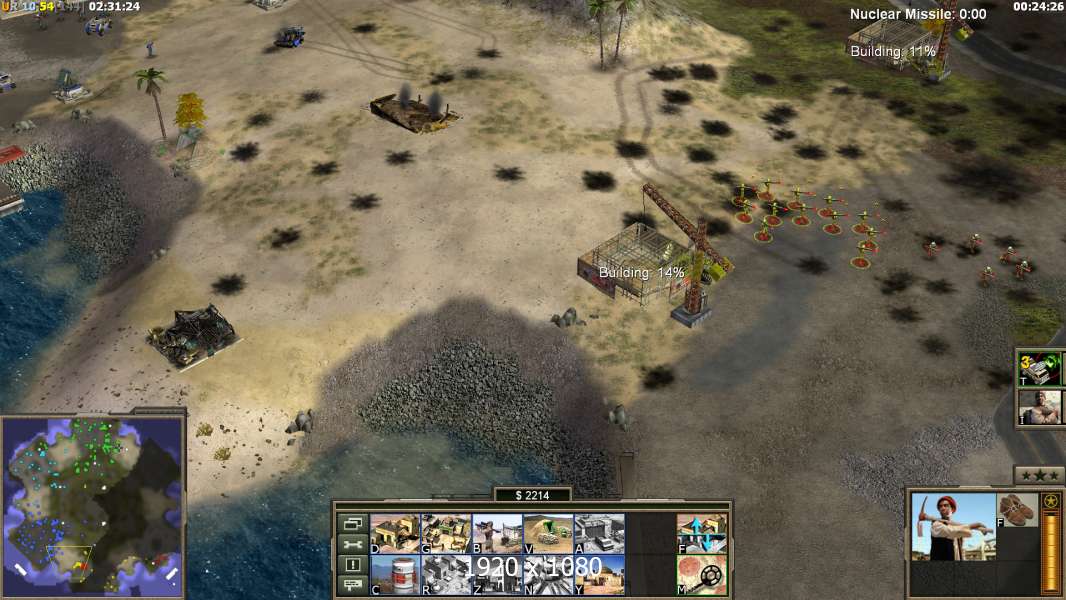Use the magnifier command labeled M
Screen dimensions: 1066x600
pyautogui.click(x=702, y=574)
